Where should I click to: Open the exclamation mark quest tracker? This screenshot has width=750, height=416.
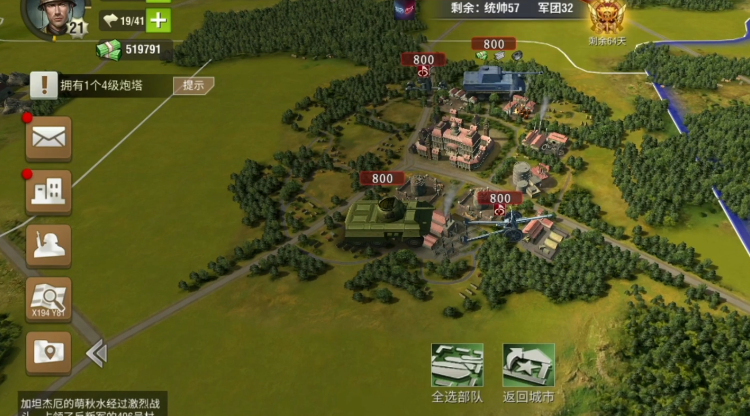[x=43, y=85]
